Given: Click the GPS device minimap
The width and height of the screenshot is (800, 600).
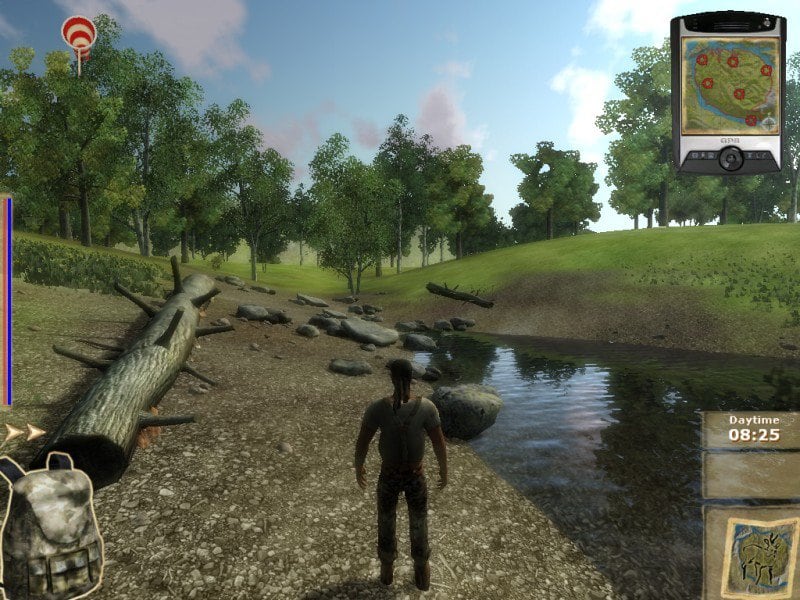Looking at the screenshot, I should 728,85.
